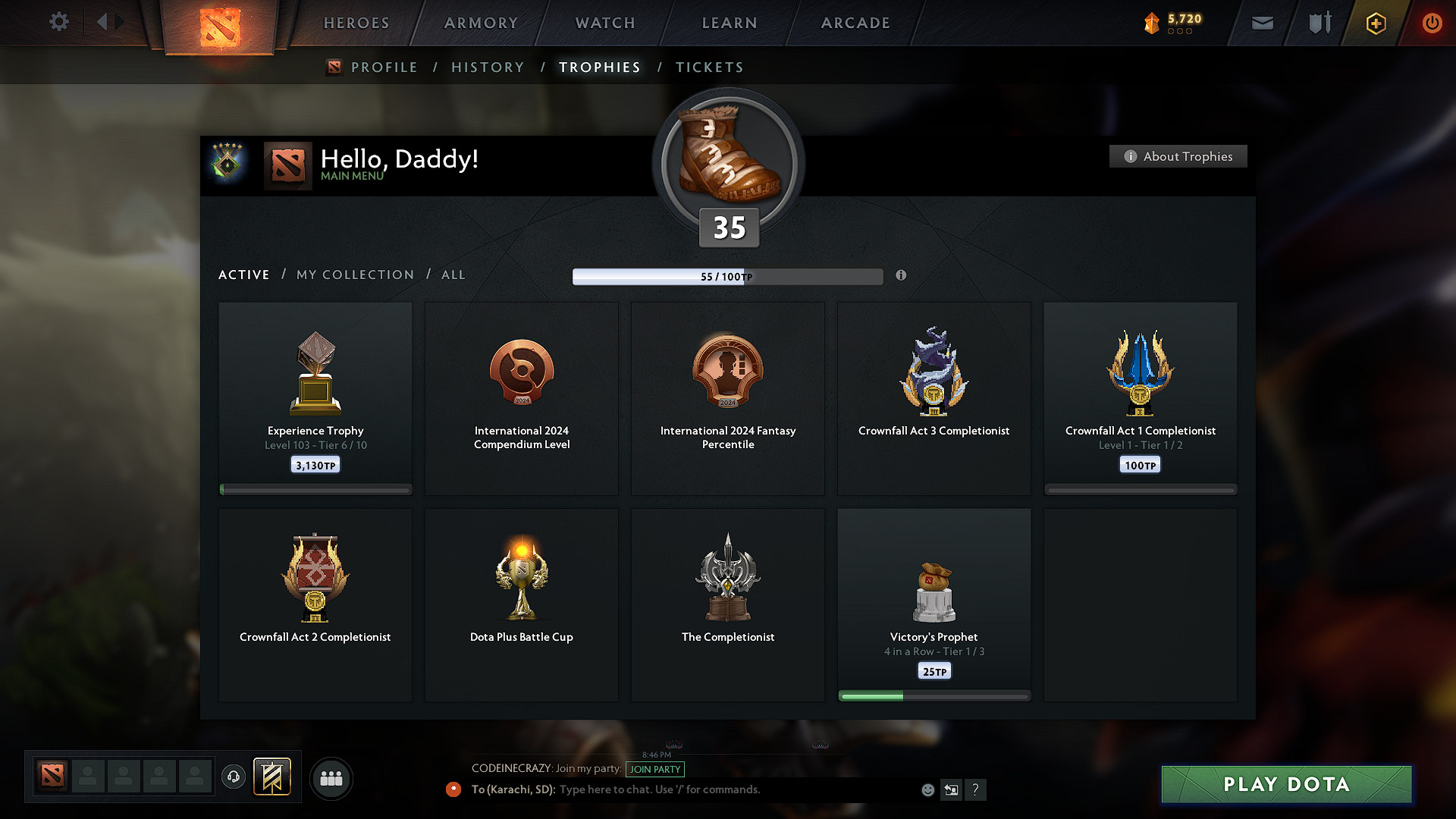Toggle the voice chat headset icon
Viewport: 1456px width, 819px height.
(233, 777)
